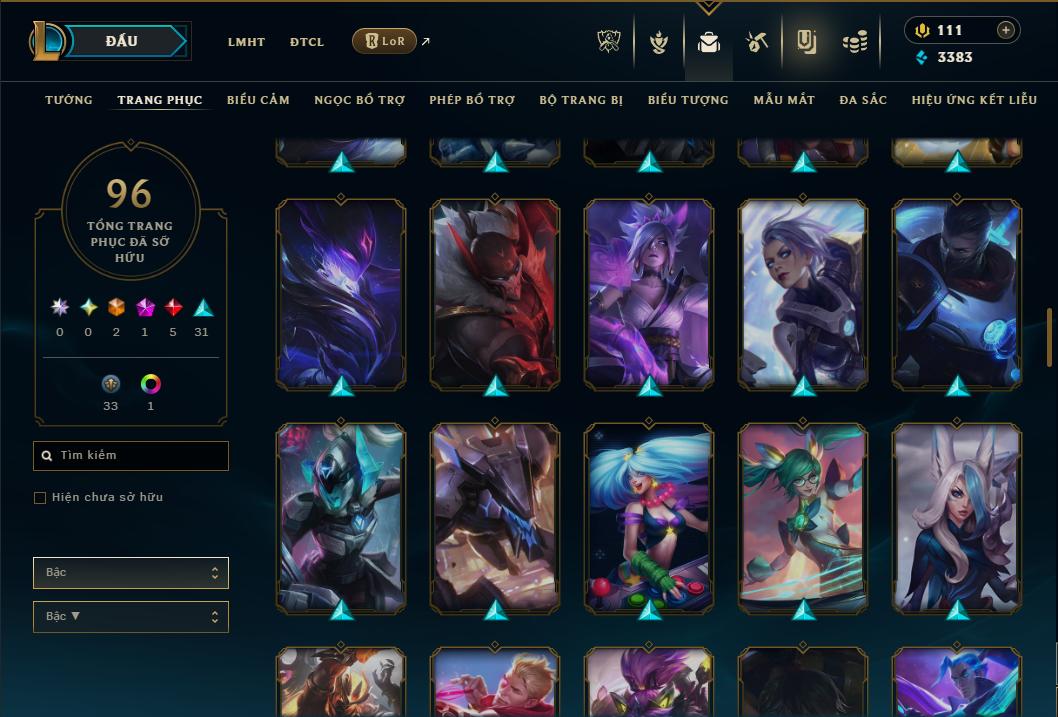Select the Sona arcade skin card
1058x717 pixels.
click(x=649, y=517)
